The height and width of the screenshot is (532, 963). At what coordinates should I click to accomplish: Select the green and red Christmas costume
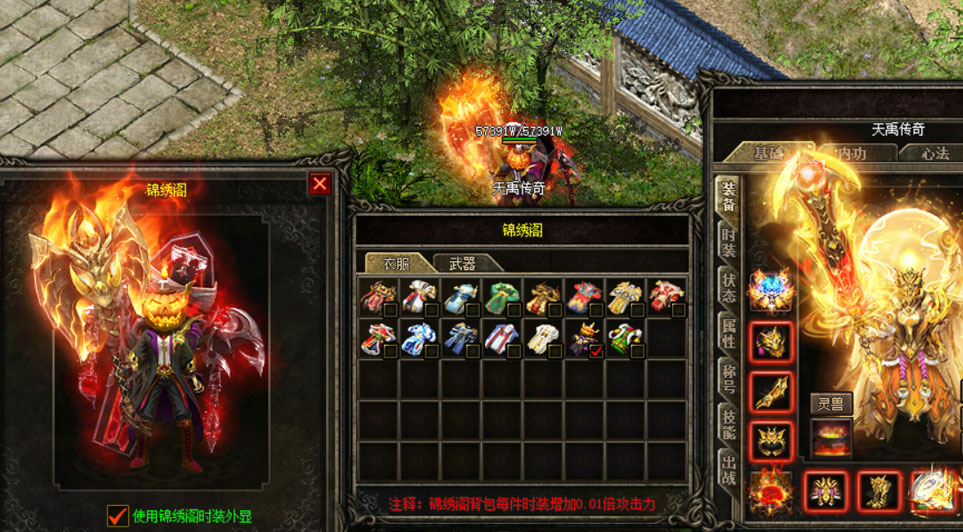pyautogui.click(x=626, y=338)
